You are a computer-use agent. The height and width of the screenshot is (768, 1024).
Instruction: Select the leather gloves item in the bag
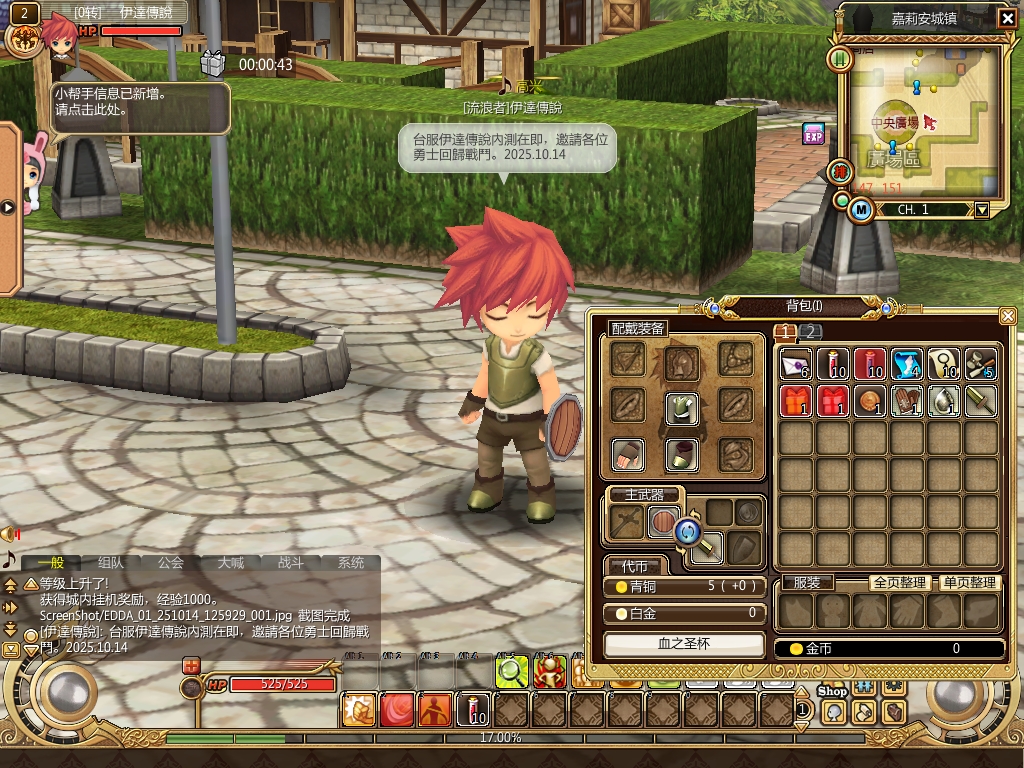tap(908, 402)
